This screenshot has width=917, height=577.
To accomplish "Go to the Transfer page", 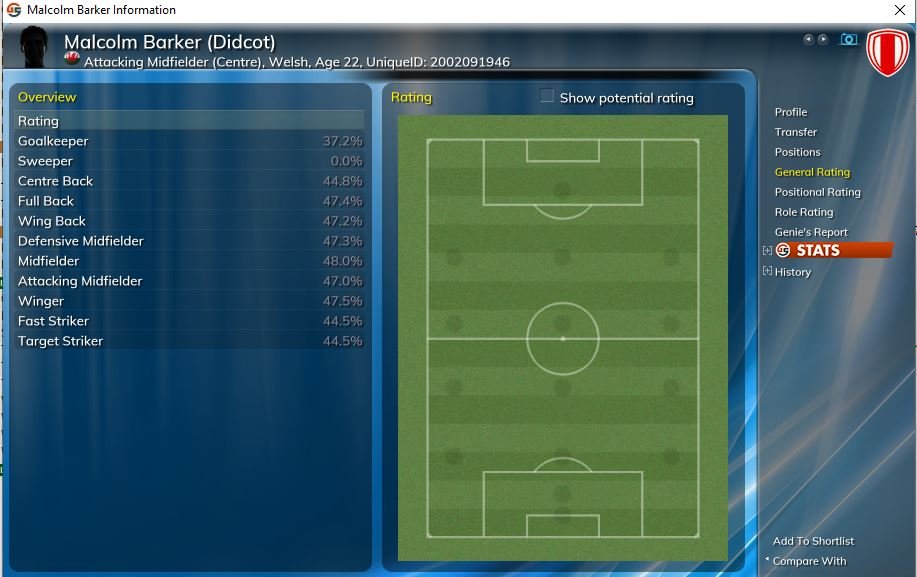I will point(795,132).
